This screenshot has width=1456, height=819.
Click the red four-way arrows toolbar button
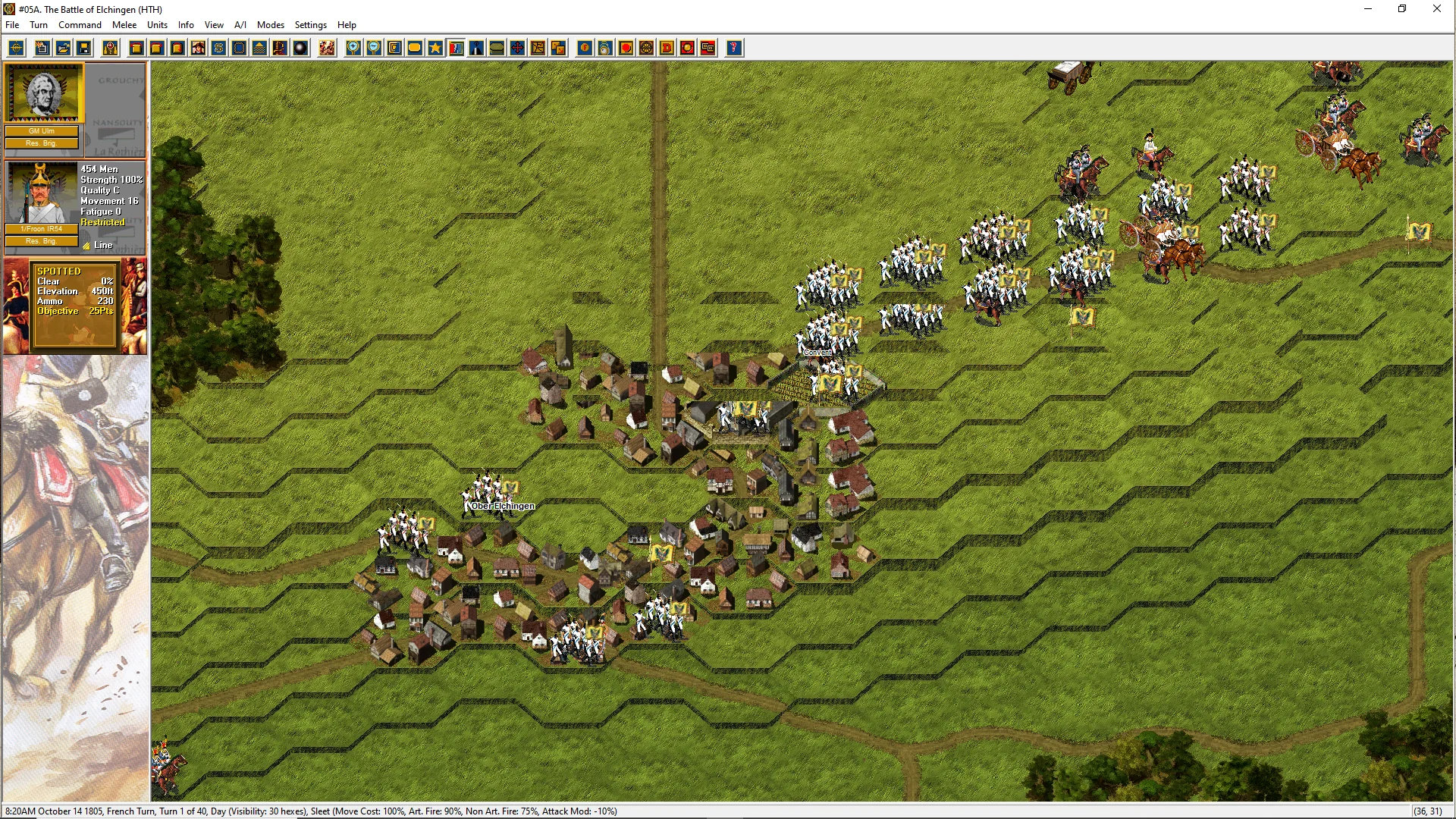[517, 49]
